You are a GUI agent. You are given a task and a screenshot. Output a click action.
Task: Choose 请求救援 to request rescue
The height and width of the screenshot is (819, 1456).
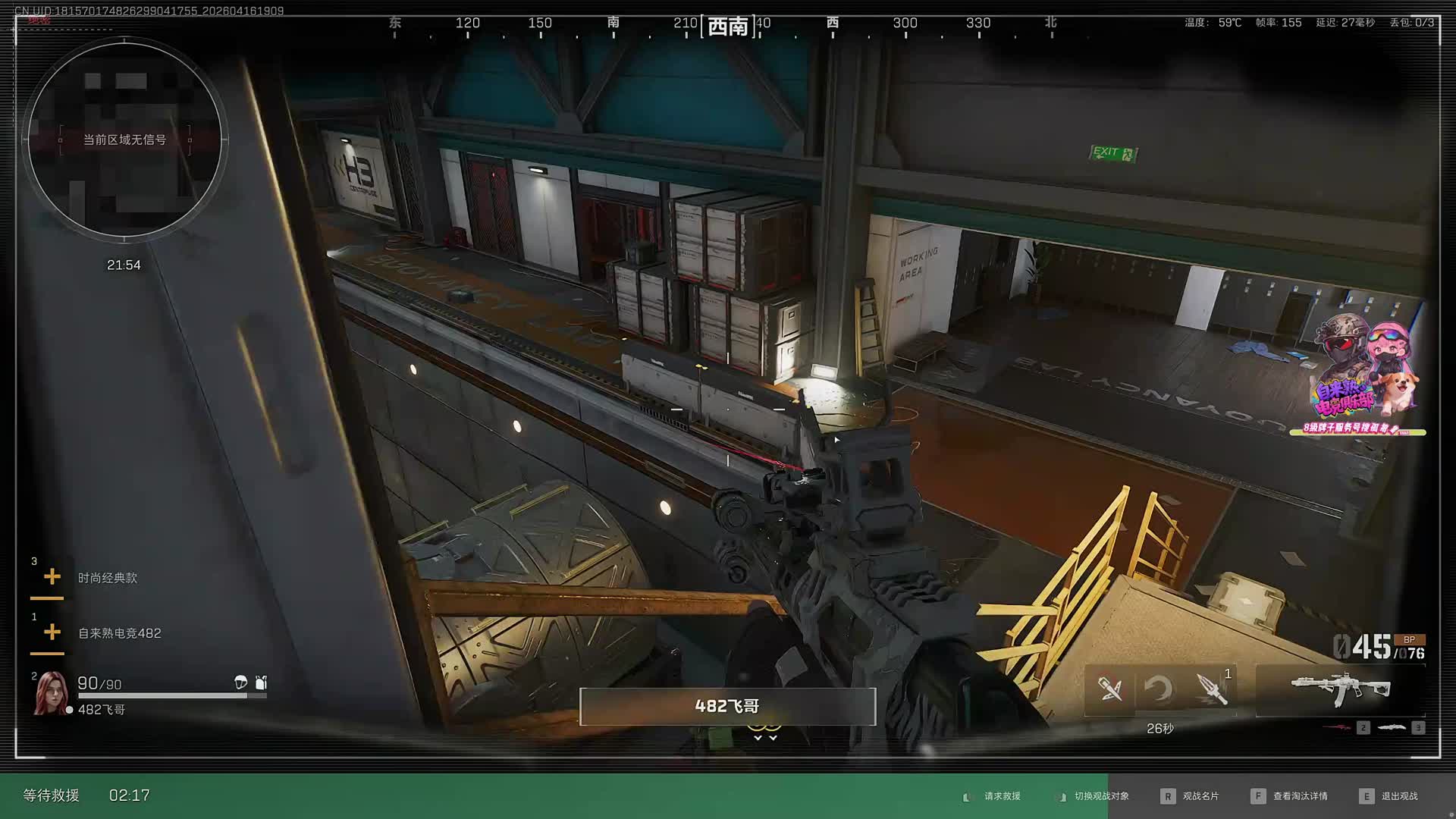click(1001, 796)
